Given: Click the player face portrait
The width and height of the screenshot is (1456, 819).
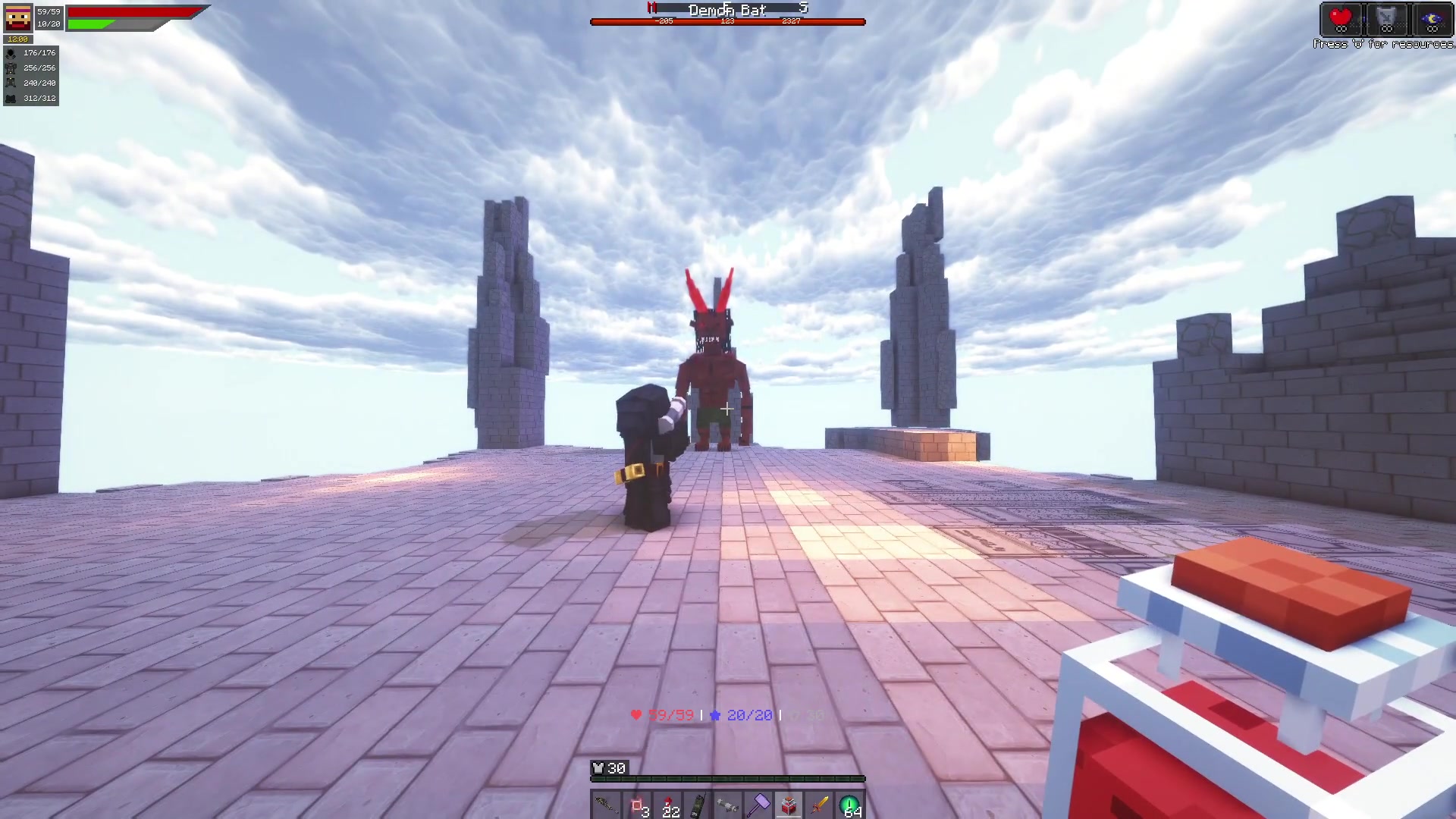Looking at the screenshot, I should click(18, 17).
